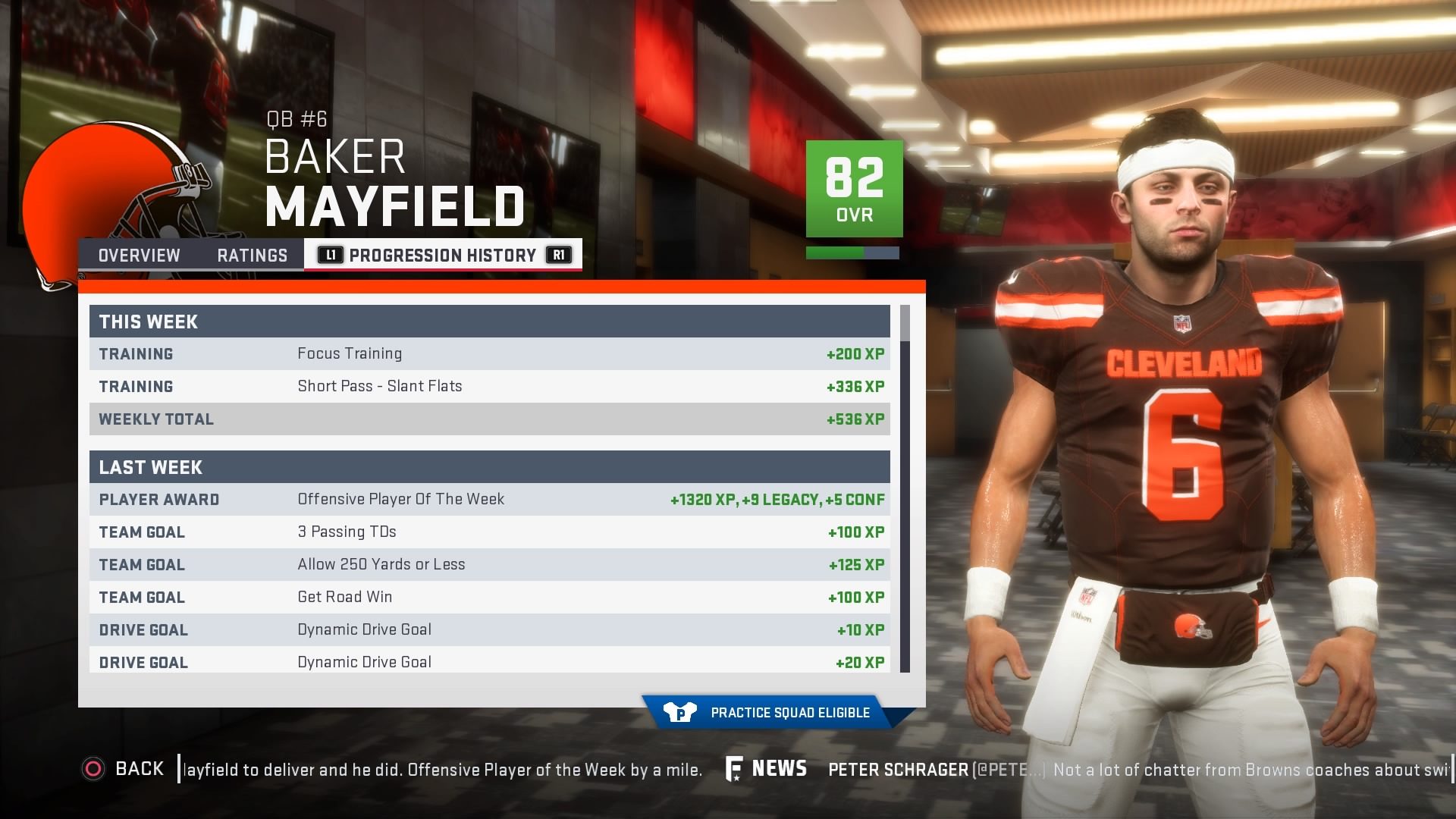
Task: Select the Get Road Win team goal
Action: [x=490, y=598]
